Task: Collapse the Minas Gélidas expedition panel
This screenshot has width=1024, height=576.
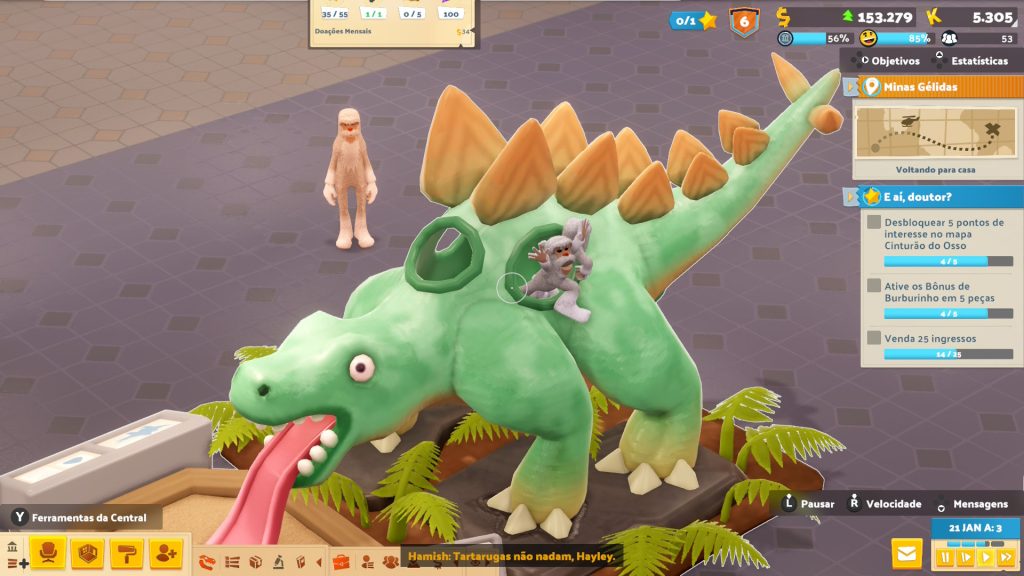Action: click(851, 87)
